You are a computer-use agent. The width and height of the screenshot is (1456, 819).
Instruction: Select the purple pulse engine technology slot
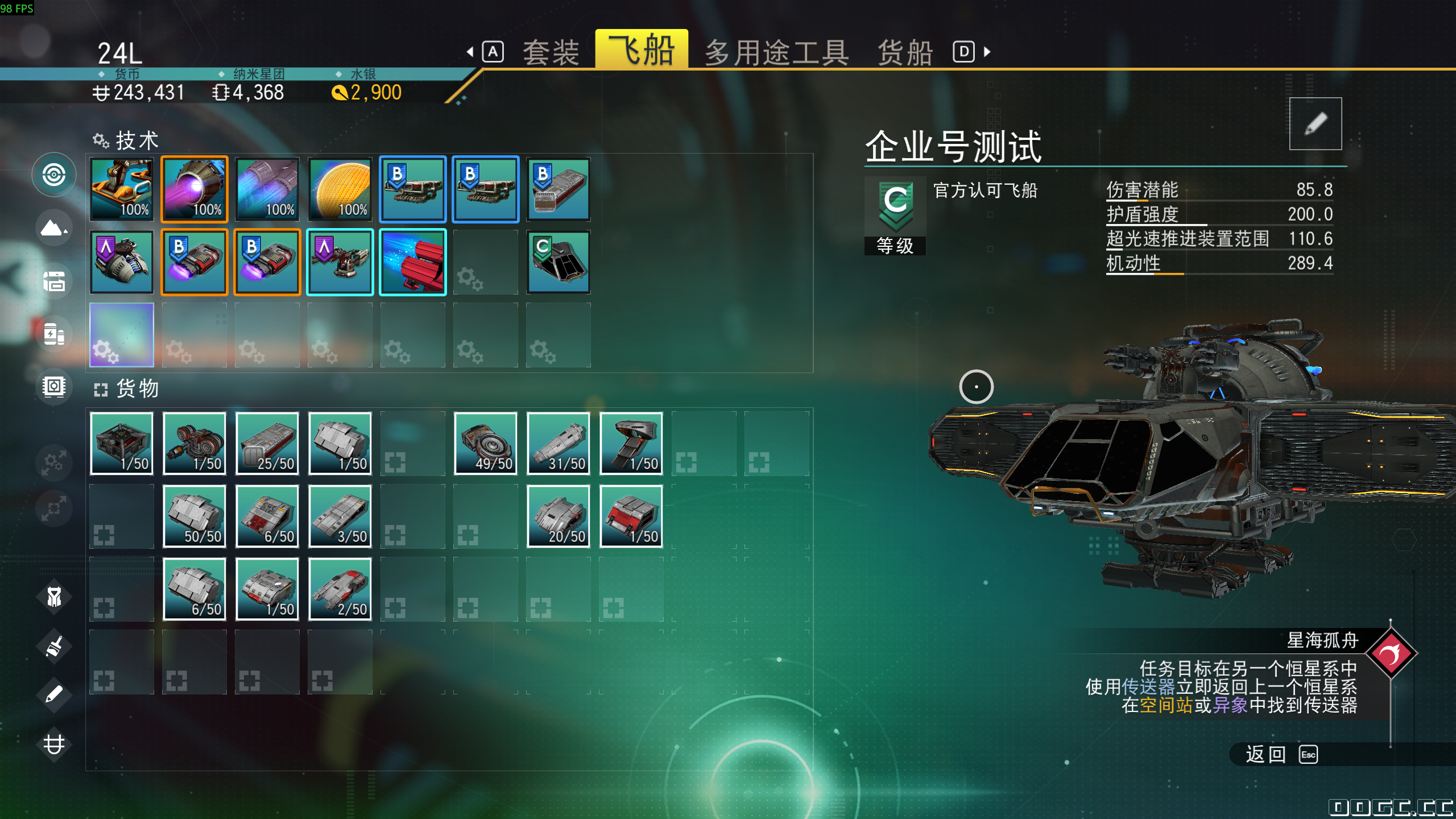[195, 189]
